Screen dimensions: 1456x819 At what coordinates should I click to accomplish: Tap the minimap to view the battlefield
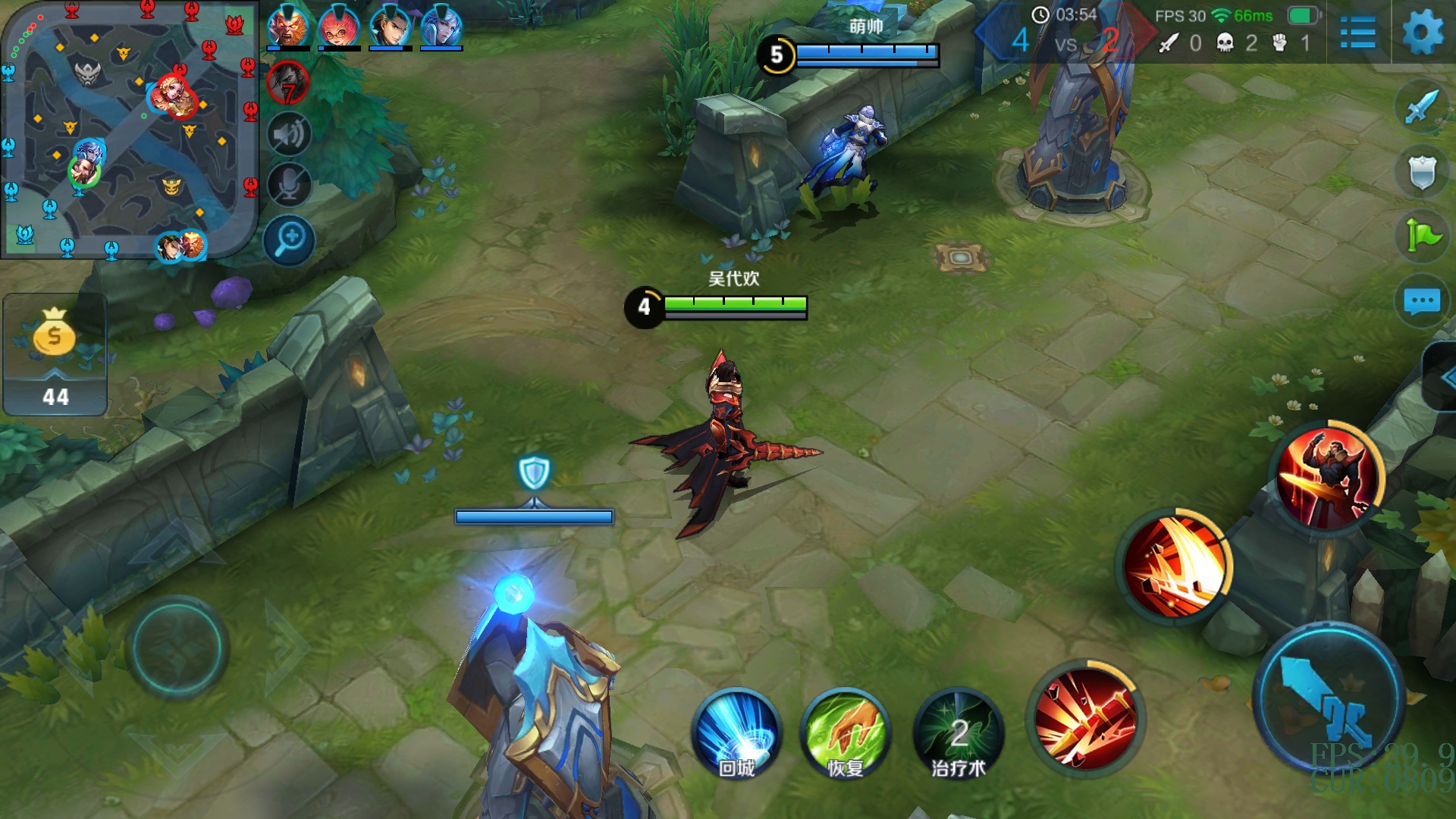pyautogui.click(x=129, y=129)
